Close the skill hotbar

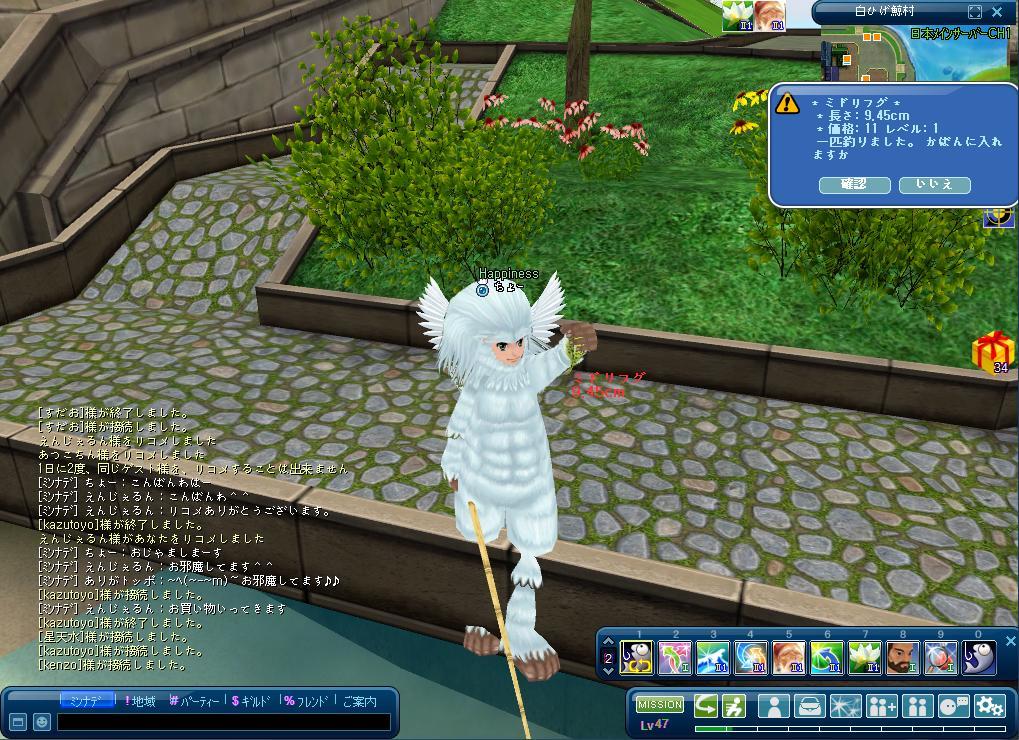click(1010, 641)
